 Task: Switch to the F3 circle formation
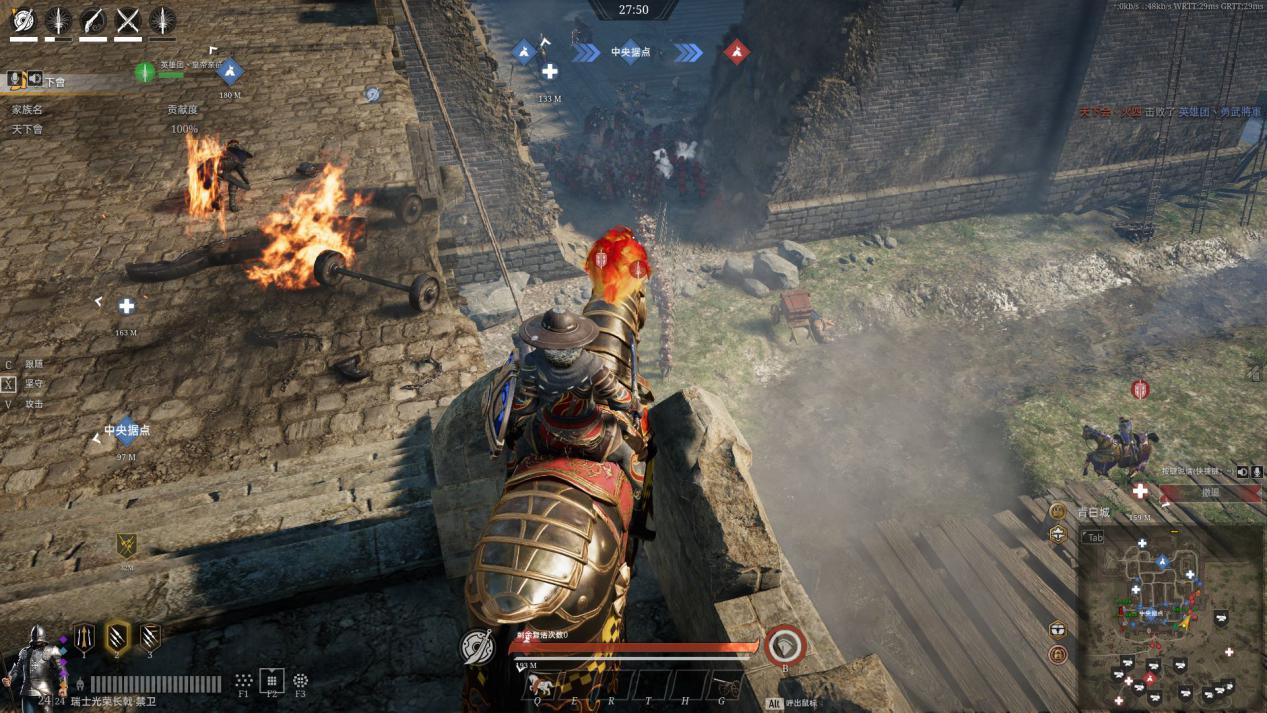[300, 680]
